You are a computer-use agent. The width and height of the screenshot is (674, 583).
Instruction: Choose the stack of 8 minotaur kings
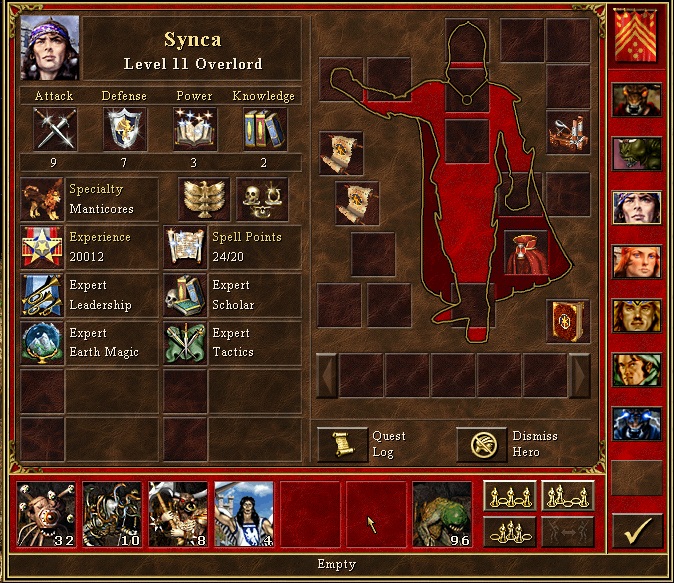coord(178,512)
